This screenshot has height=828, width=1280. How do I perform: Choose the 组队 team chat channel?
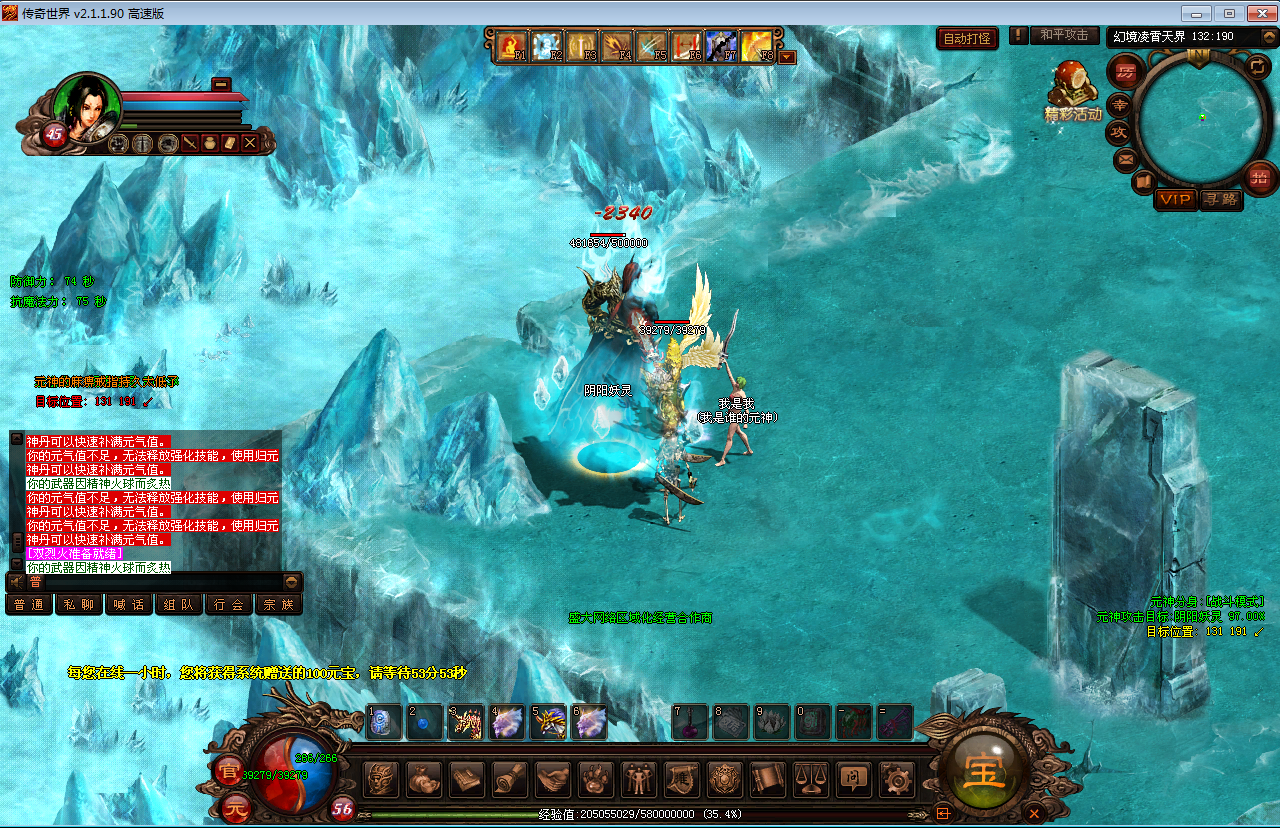[x=179, y=605]
